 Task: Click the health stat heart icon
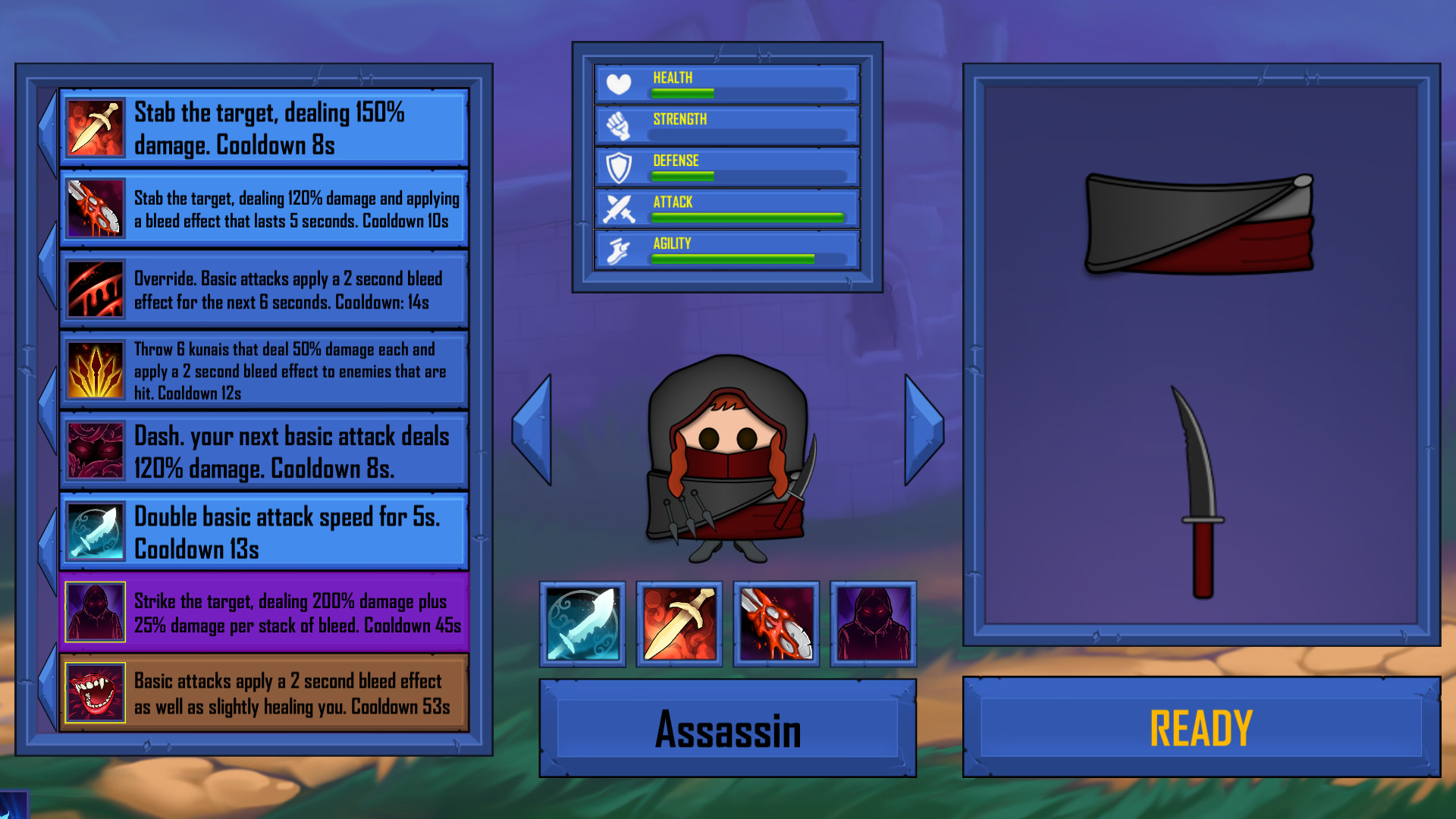[619, 82]
